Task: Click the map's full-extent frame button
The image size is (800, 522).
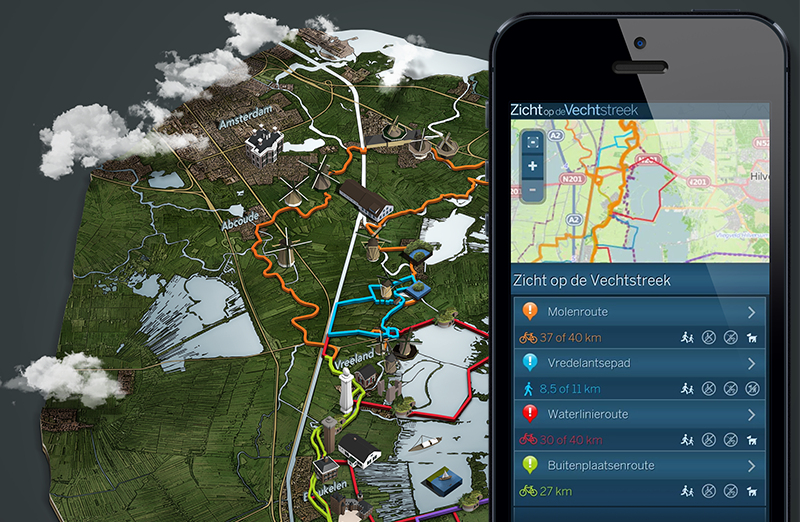Action: click(x=532, y=142)
